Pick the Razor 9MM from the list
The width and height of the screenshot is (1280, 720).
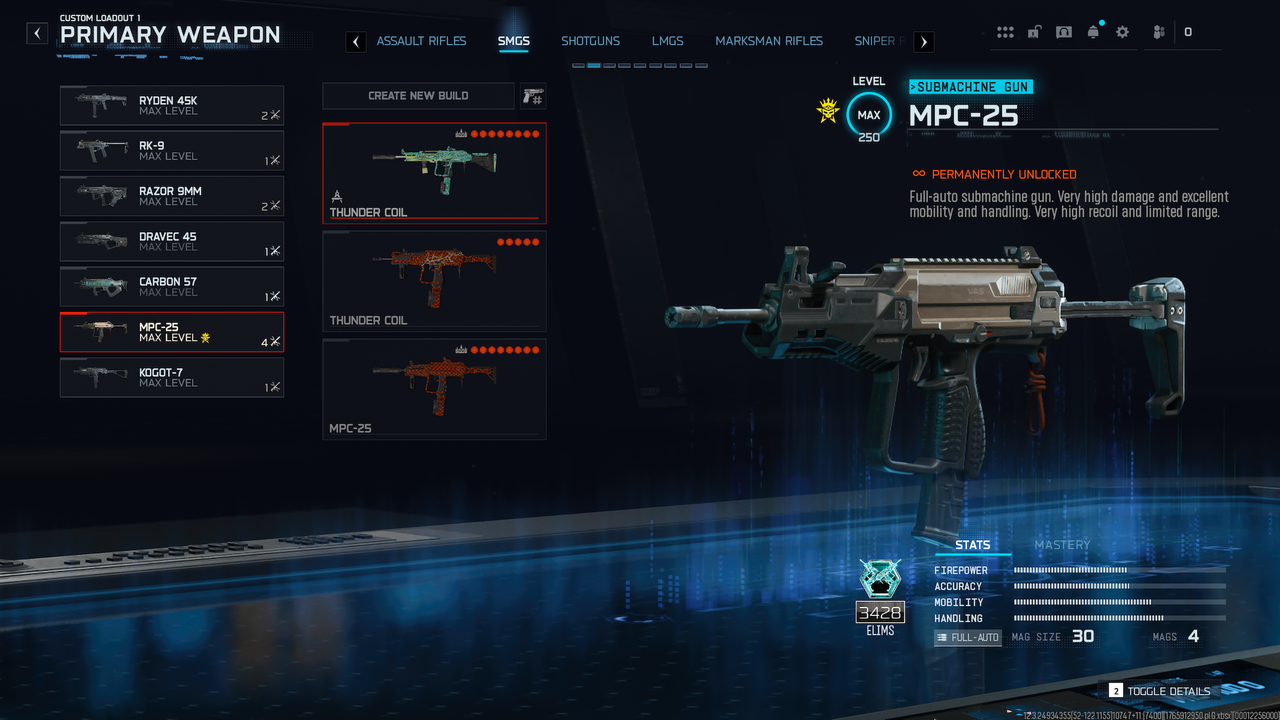171,196
